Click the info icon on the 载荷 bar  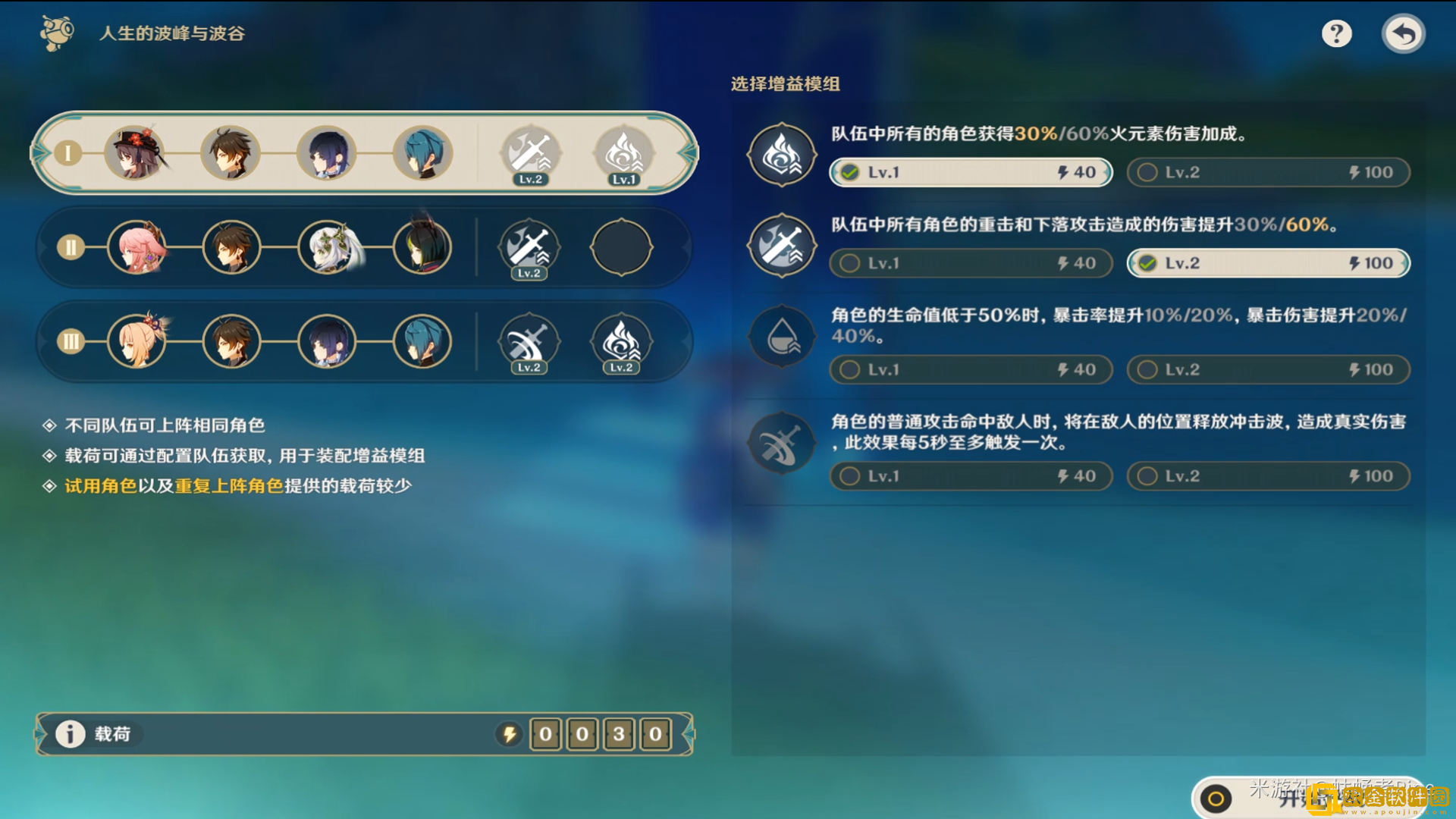[x=70, y=733]
